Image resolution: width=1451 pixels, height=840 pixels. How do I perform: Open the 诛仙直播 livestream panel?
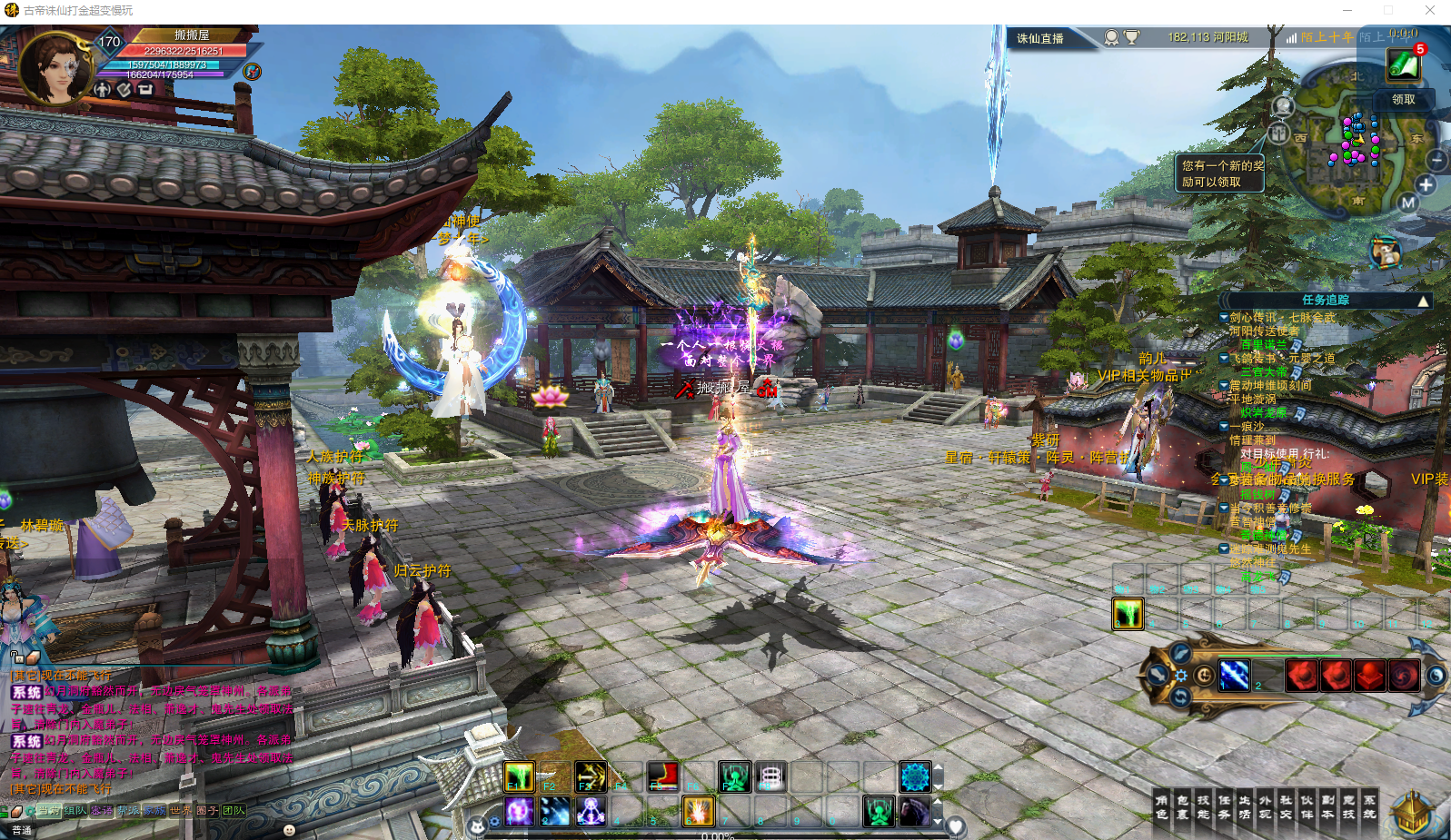click(1040, 38)
